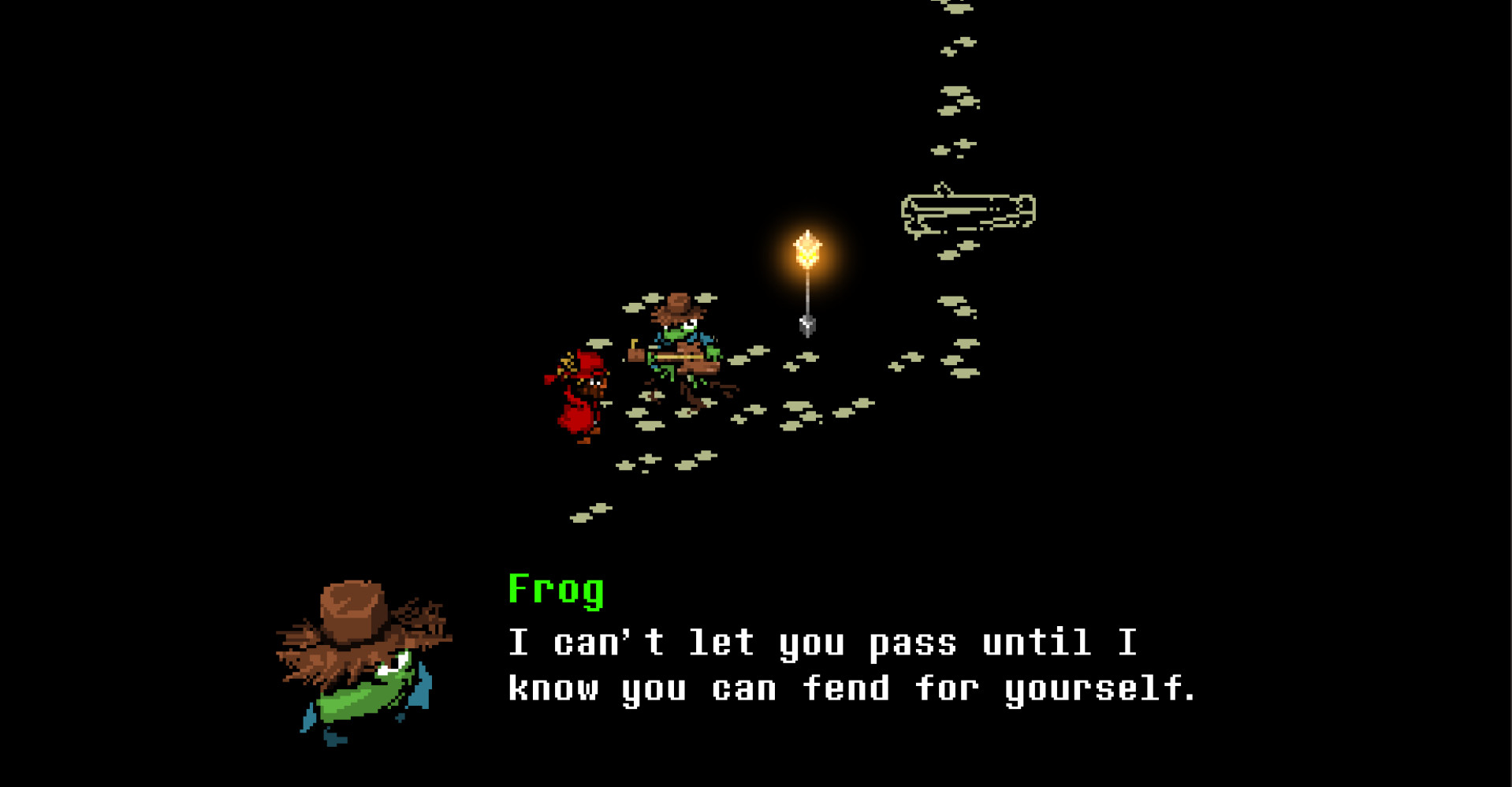Click the torch flame sprite
1512x787 pixels.
(806, 248)
